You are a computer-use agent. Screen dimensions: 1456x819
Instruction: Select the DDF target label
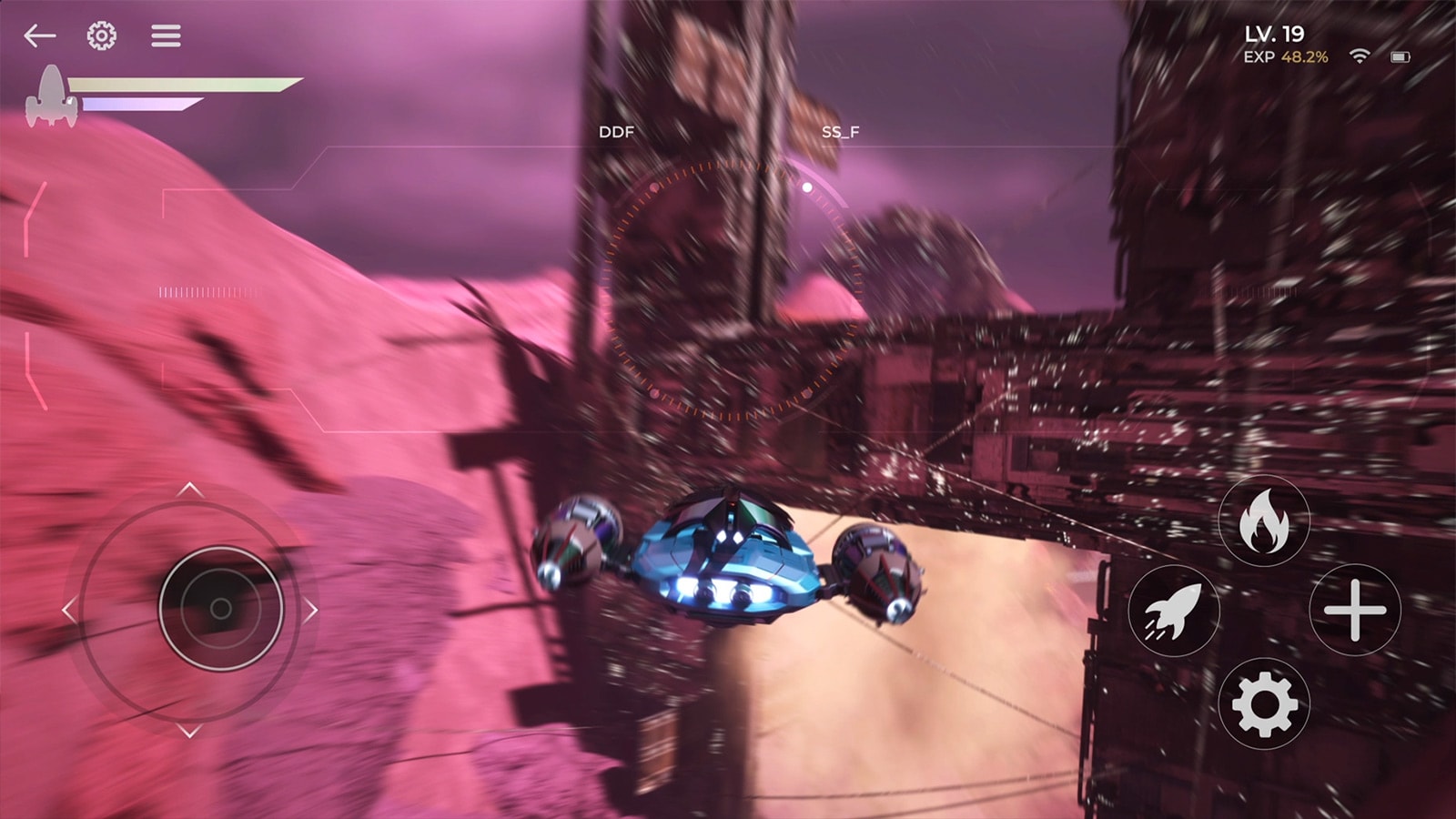click(x=618, y=132)
